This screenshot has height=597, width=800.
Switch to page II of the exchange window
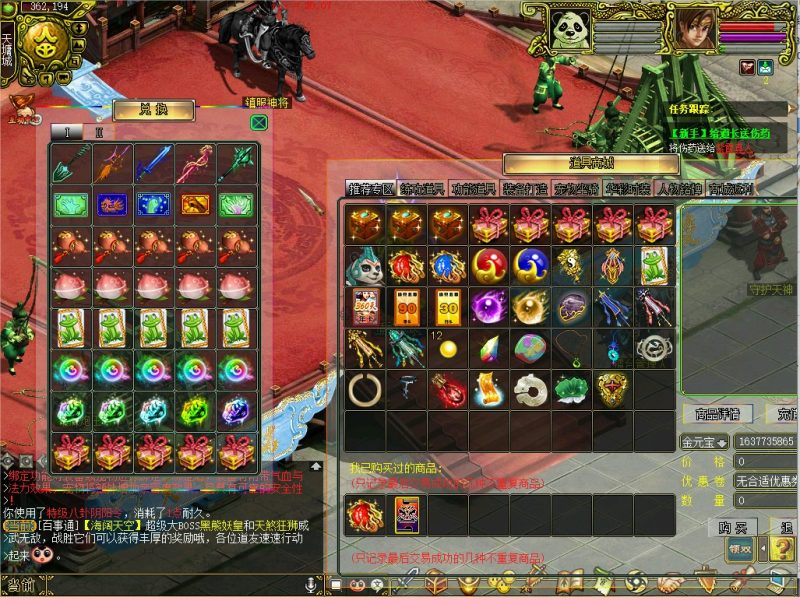98,132
